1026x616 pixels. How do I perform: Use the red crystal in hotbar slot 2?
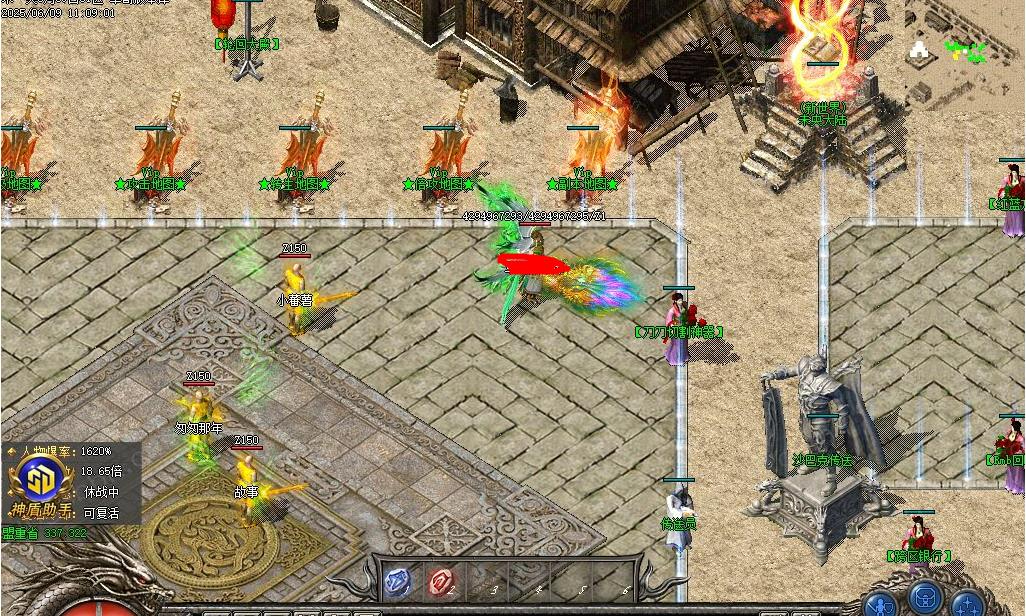click(x=441, y=580)
